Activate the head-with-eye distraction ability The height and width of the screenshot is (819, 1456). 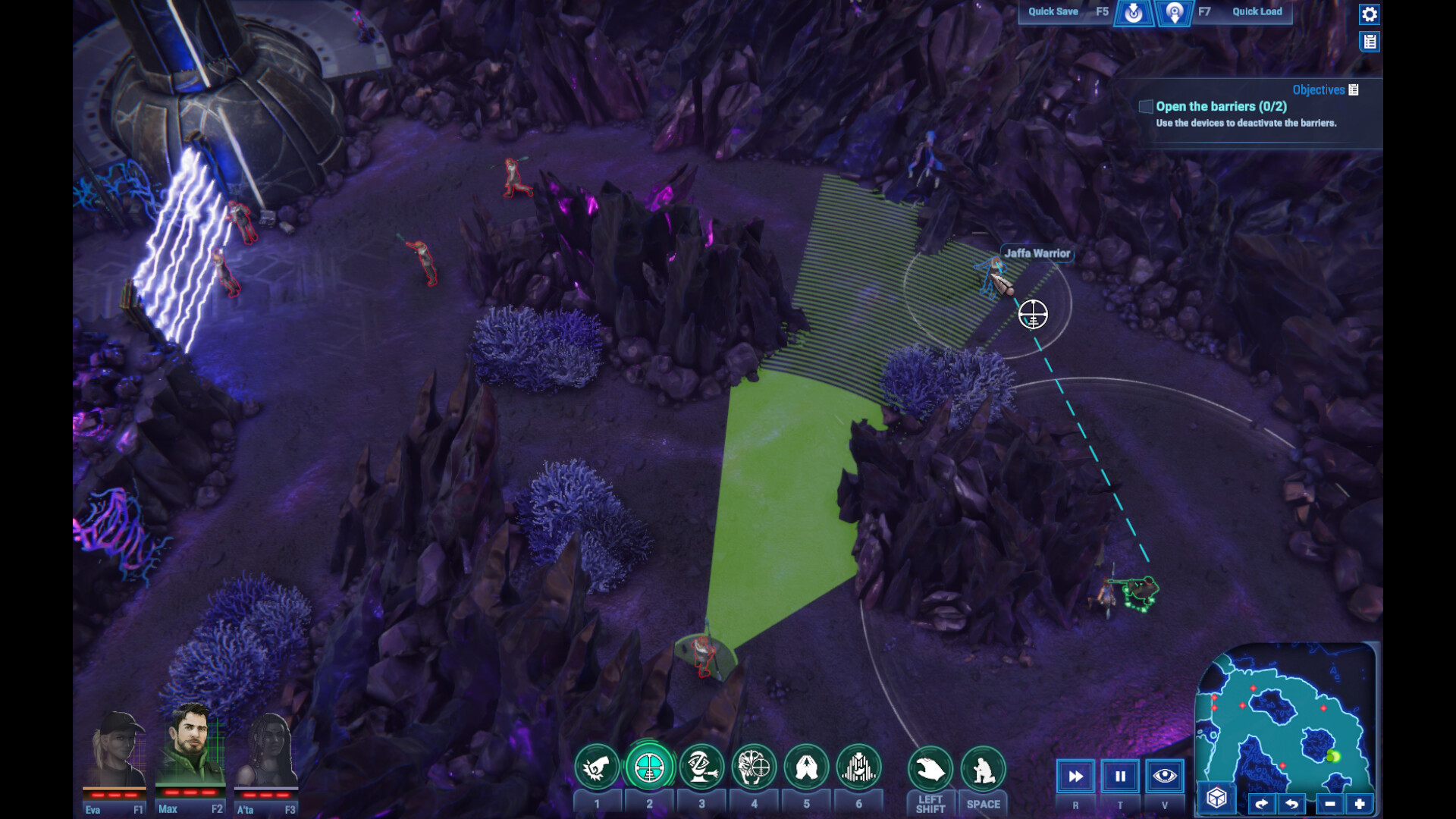click(701, 768)
